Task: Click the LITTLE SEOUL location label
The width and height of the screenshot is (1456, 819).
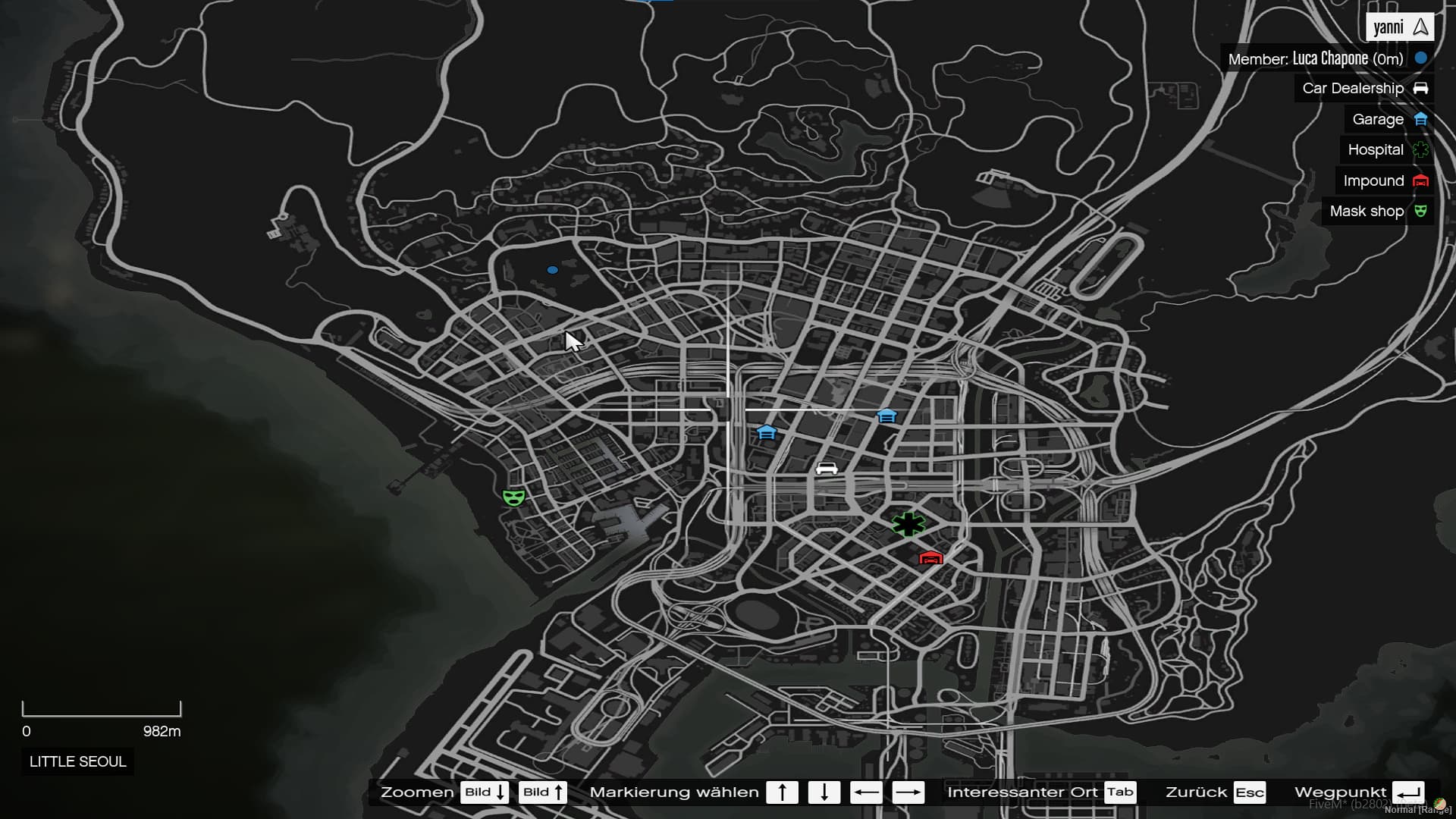Action: tap(77, 761)
